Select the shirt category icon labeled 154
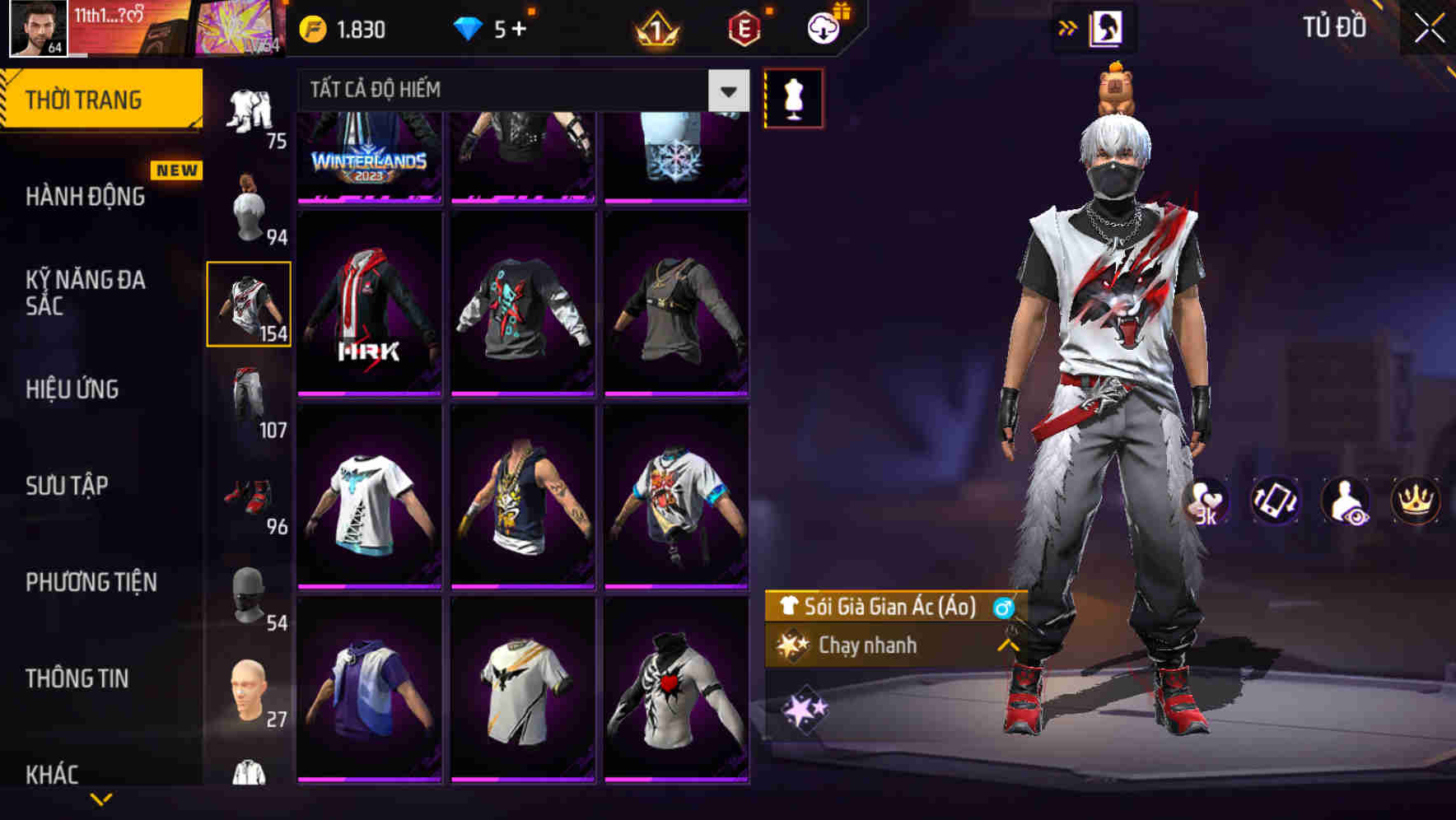 click(250, 303)
